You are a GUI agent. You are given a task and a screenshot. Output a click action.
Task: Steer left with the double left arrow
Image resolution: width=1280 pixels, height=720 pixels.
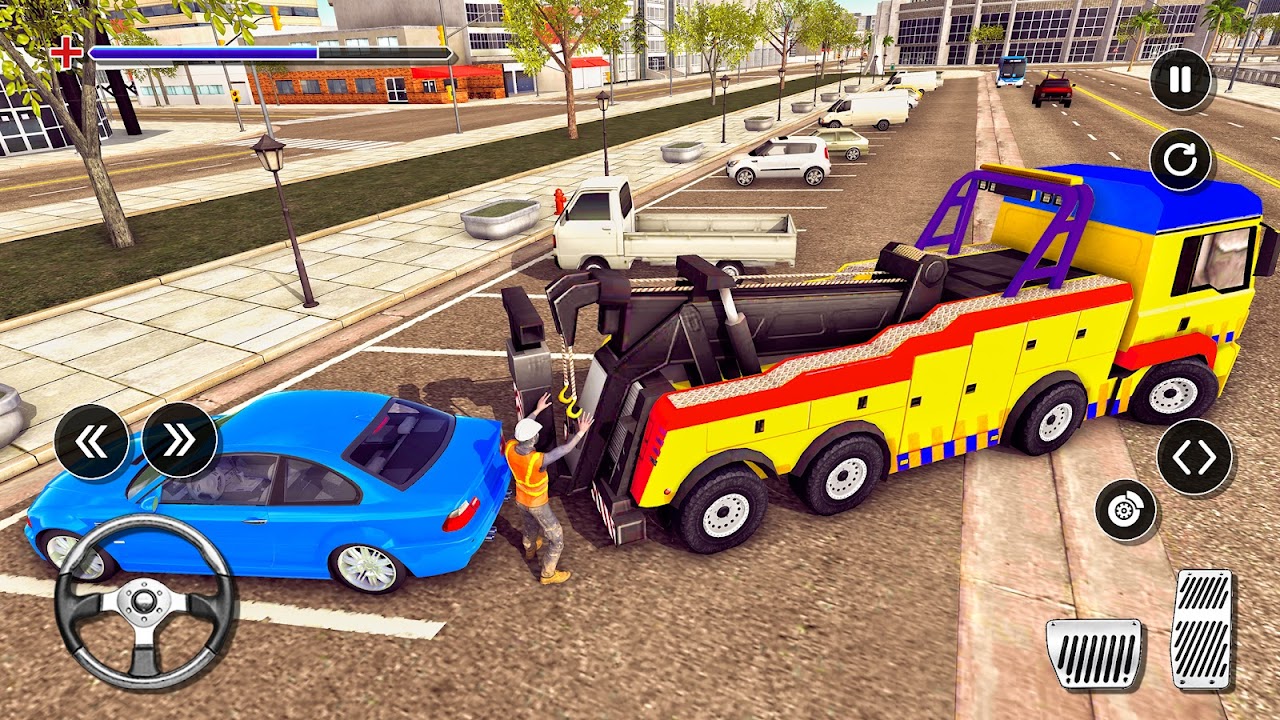click(91, 441)
